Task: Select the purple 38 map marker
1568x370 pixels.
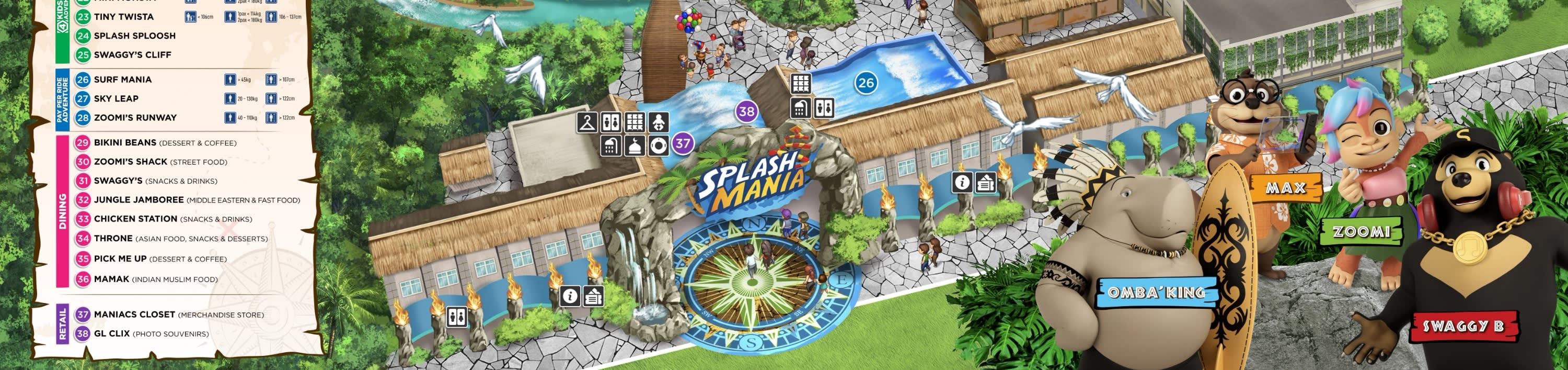Action: pos(746,111)
